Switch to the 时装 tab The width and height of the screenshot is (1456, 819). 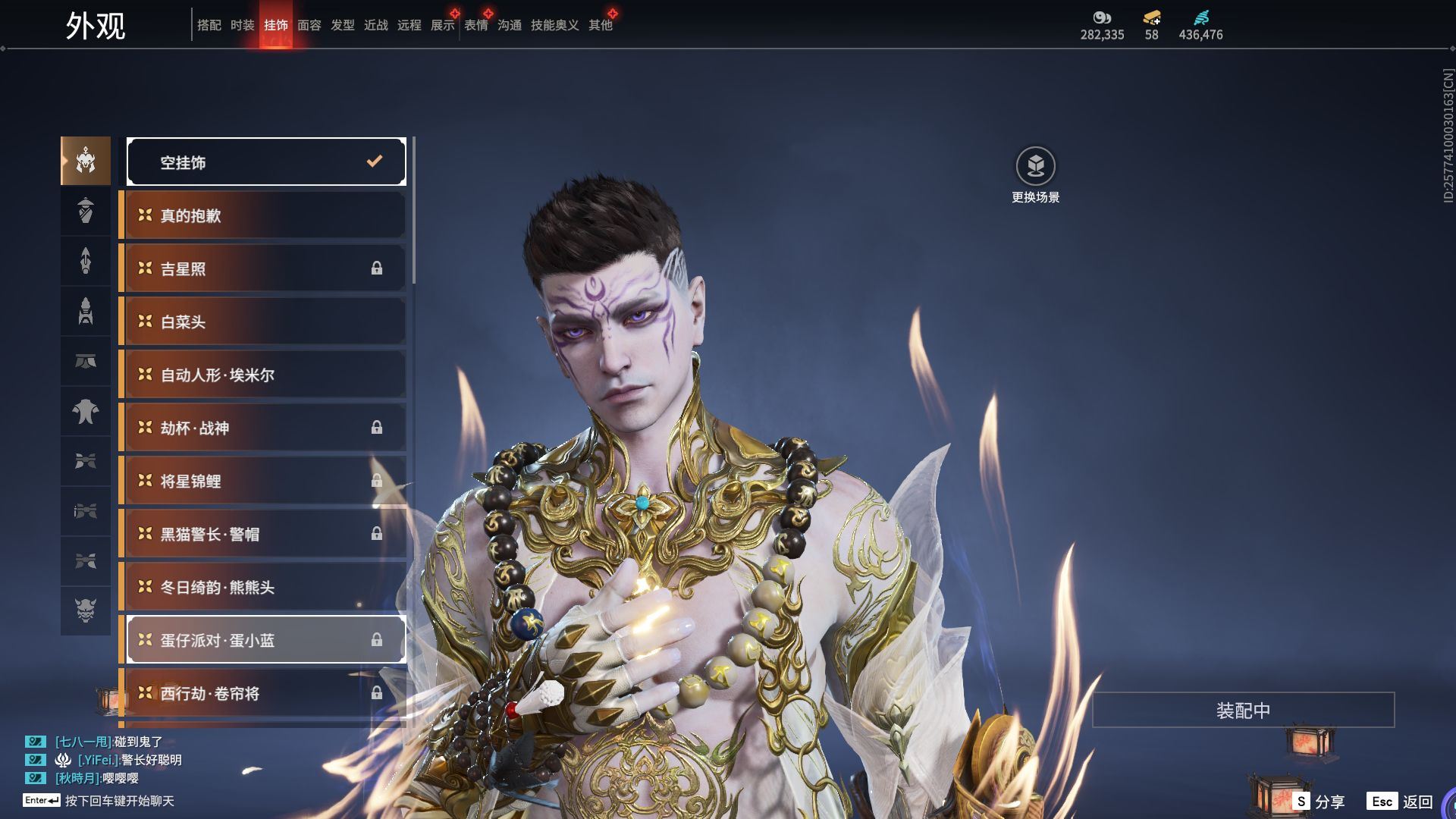(x=242, y=25)
